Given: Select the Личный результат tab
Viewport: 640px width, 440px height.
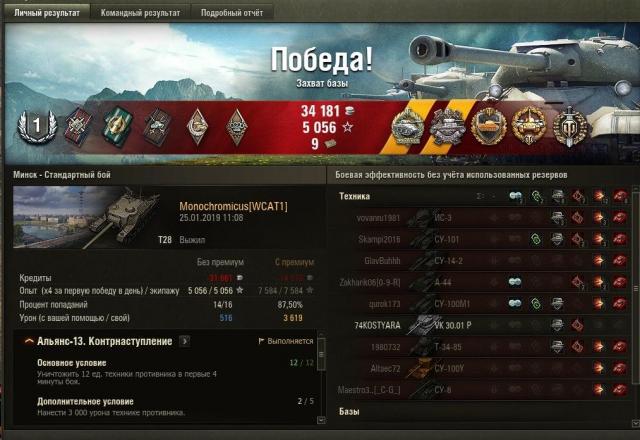Looking at the screenshot, I should point(45,12).
